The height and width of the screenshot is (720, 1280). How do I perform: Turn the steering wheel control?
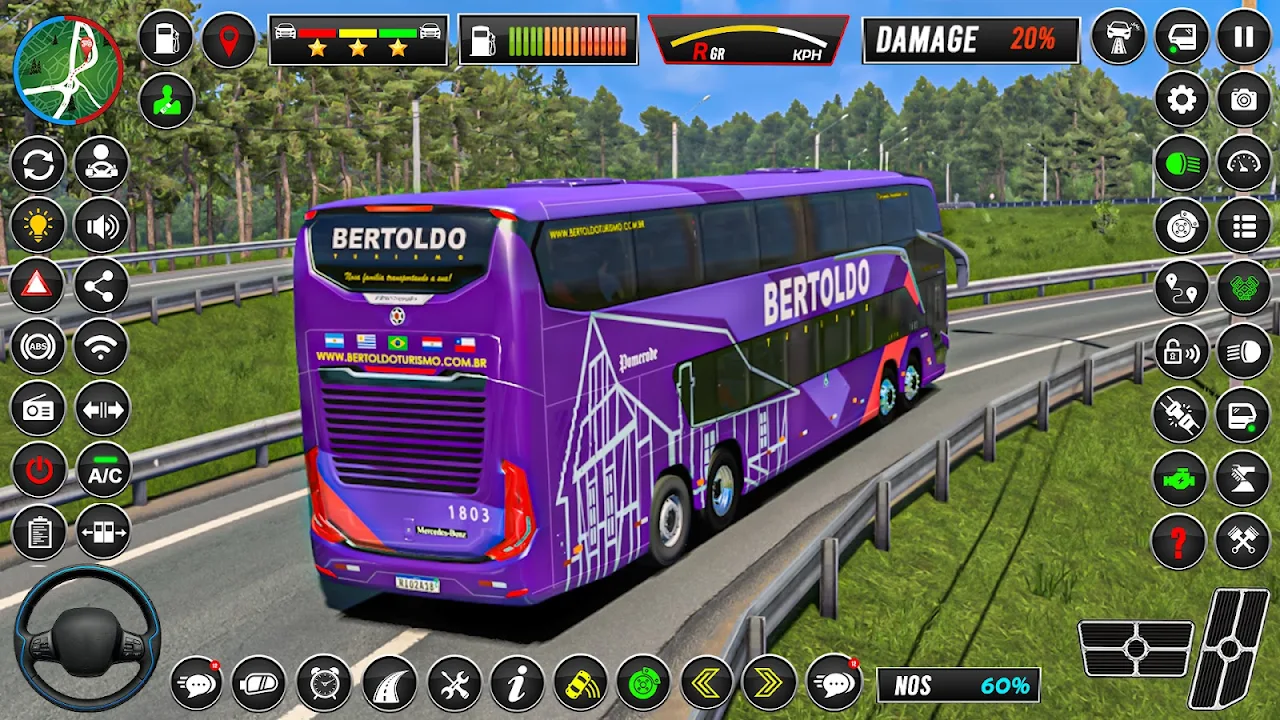87,638
